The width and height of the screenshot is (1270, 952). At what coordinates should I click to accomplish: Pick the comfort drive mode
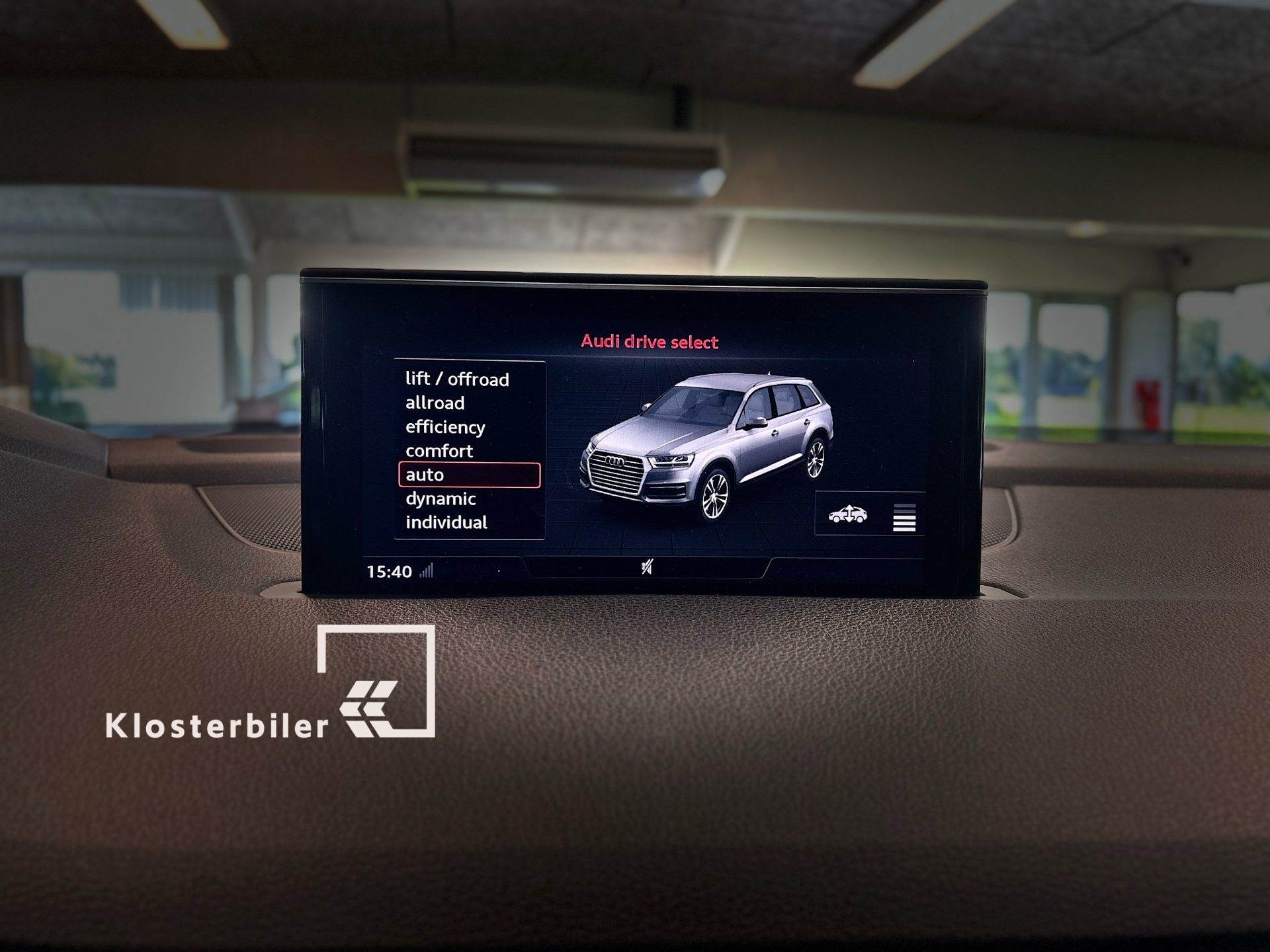point(439,451)
